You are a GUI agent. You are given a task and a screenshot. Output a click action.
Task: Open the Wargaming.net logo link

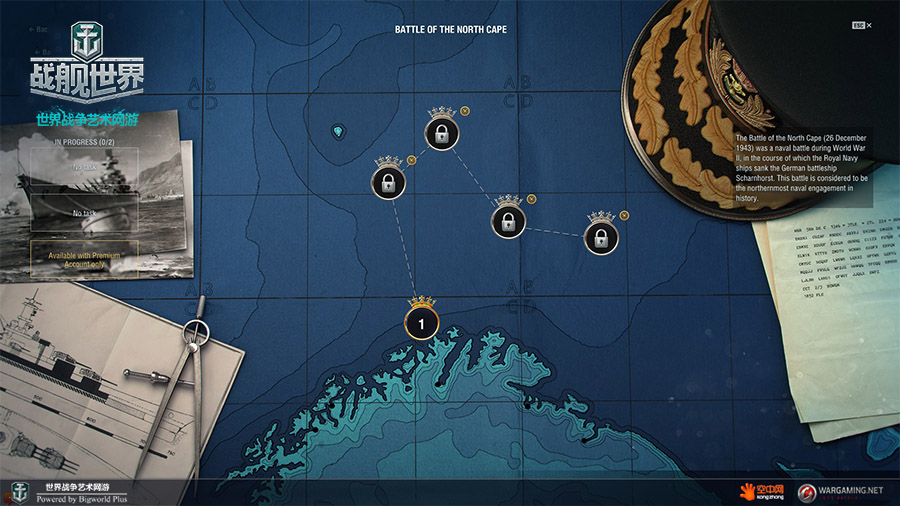coord(838,491)
